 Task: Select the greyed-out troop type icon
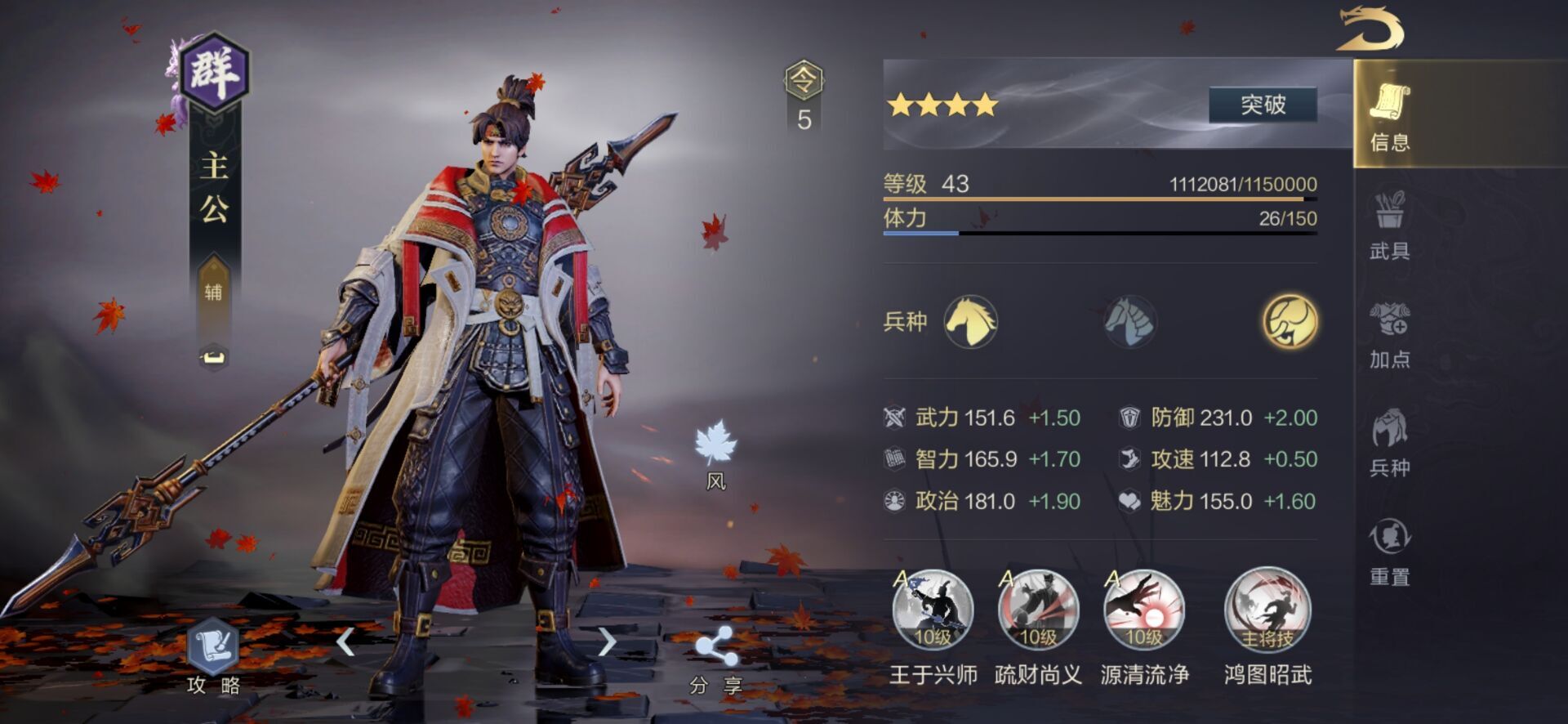pyautogui.click(x=1130, y=321)
